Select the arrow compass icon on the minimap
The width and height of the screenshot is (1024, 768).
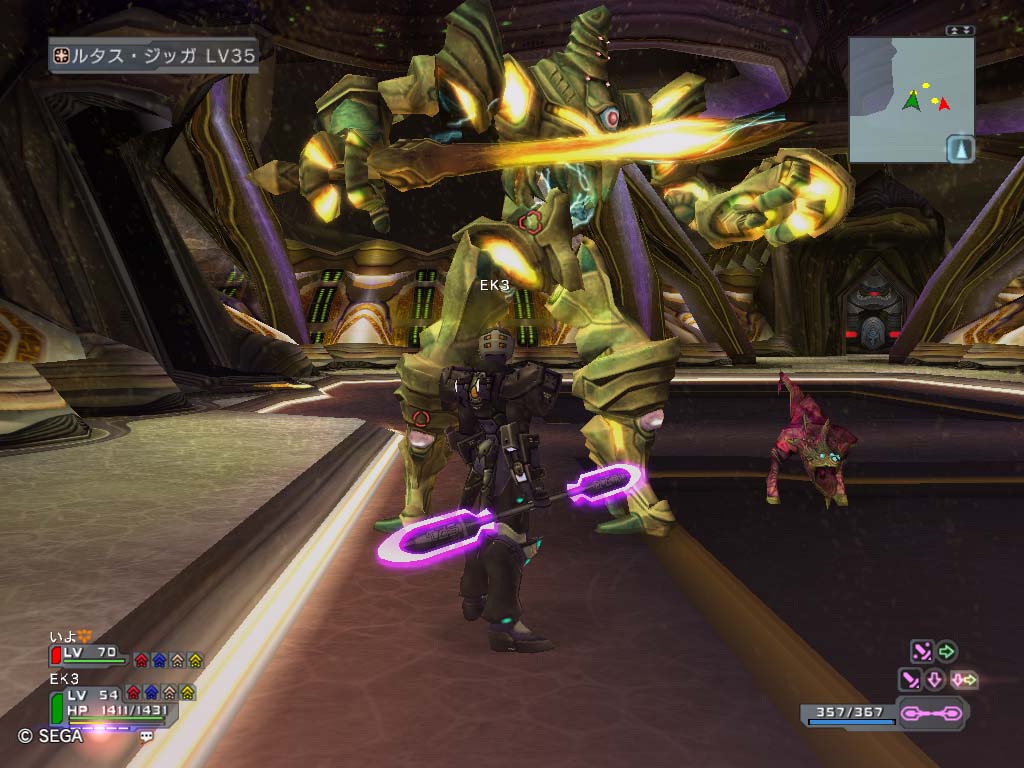960,150
